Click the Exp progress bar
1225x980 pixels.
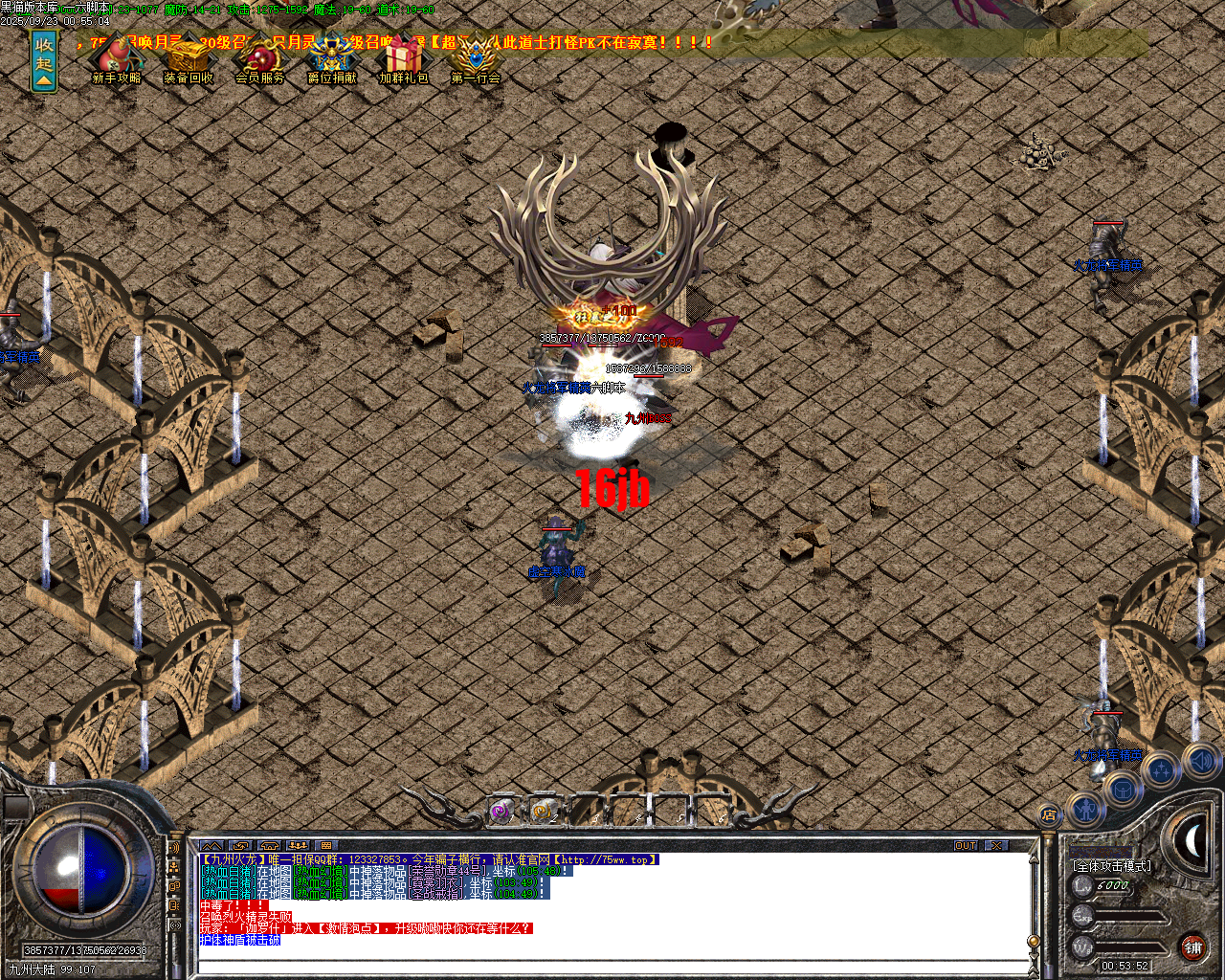coord(1129,917)
